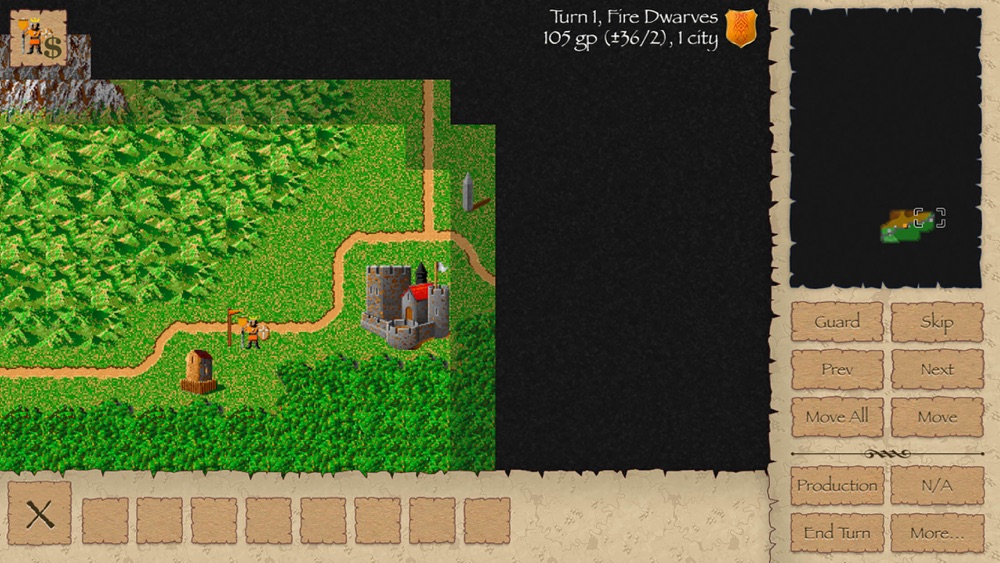The height and width of the screenshot is (563, 1000).
Task: End Turn for Fire Dwarves
Action: pos(837,532)
